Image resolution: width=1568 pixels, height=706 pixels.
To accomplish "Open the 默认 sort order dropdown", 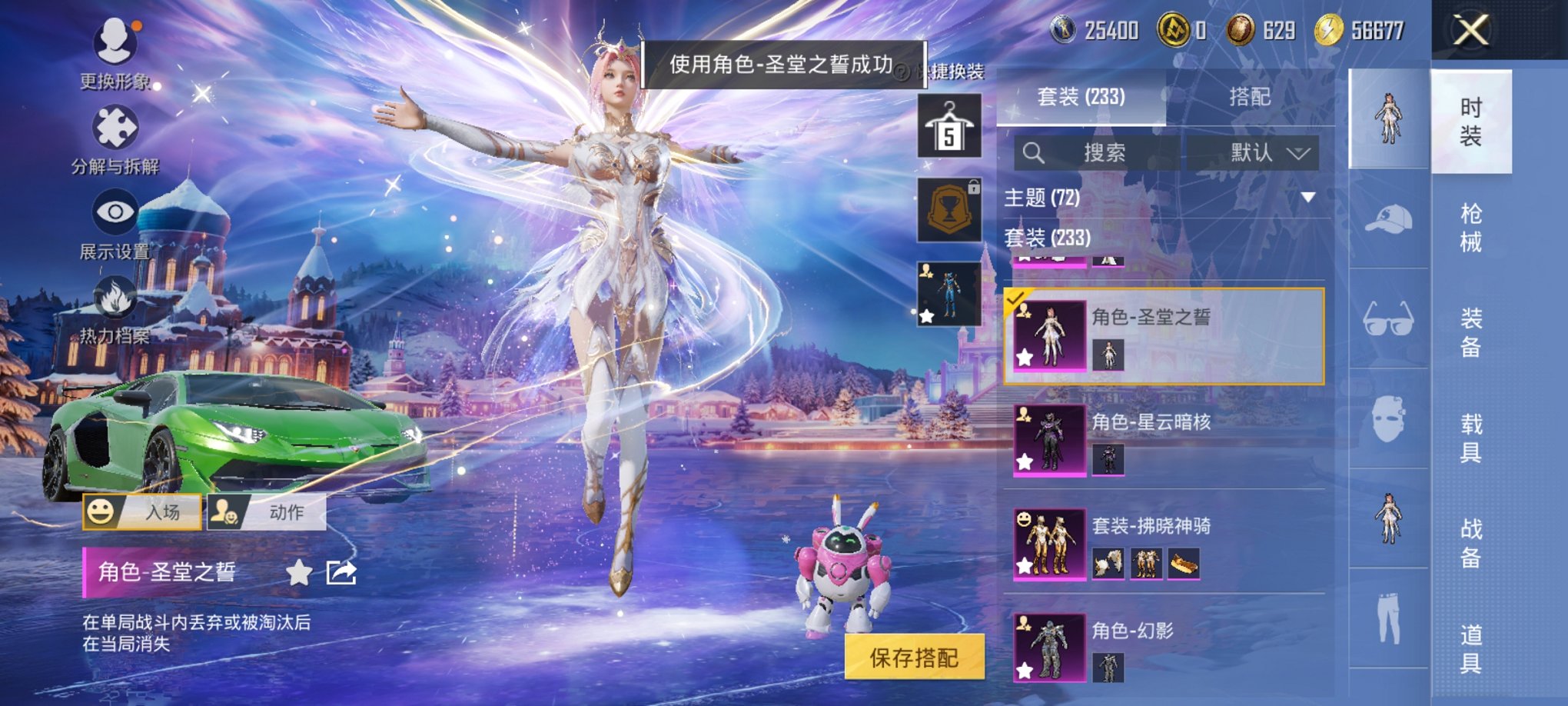I will point(1268,152).
